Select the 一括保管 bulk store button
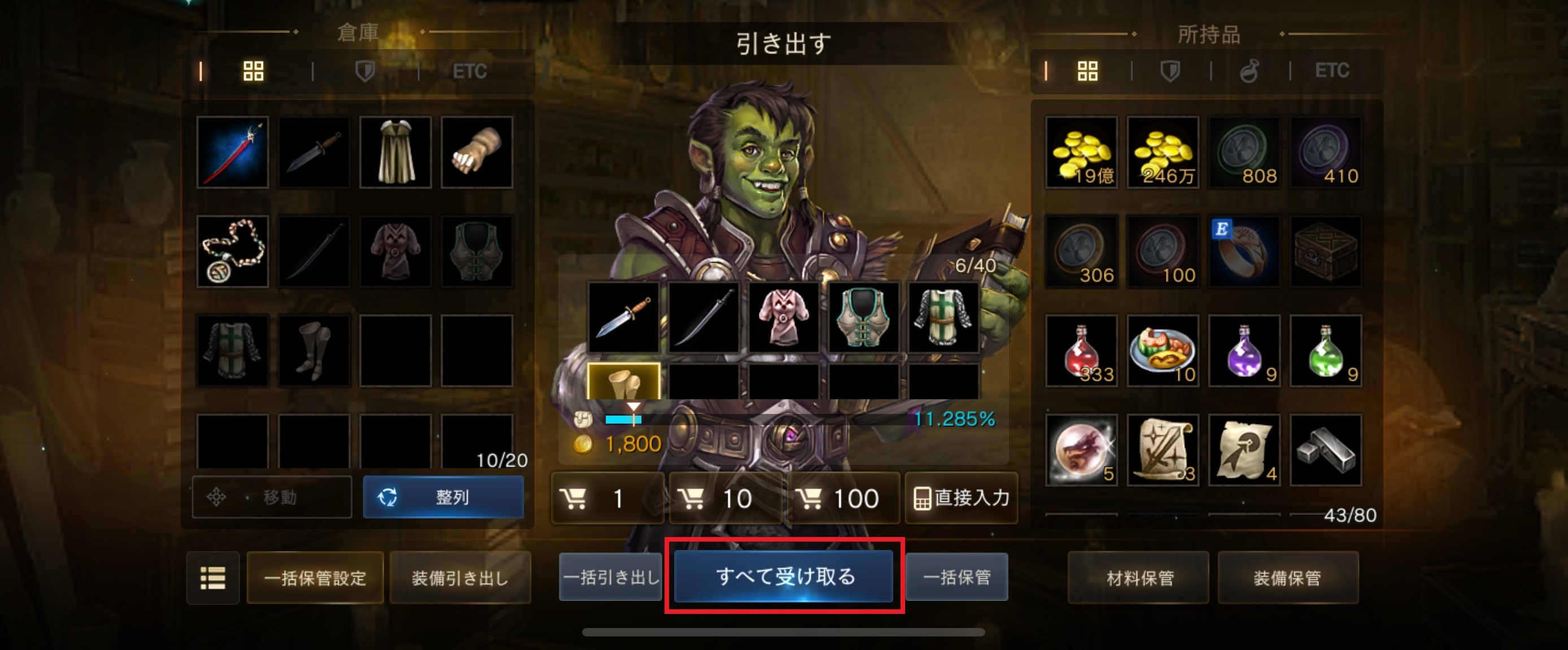The height and width of the screenshot is (650, 1568). pos(956,577)
